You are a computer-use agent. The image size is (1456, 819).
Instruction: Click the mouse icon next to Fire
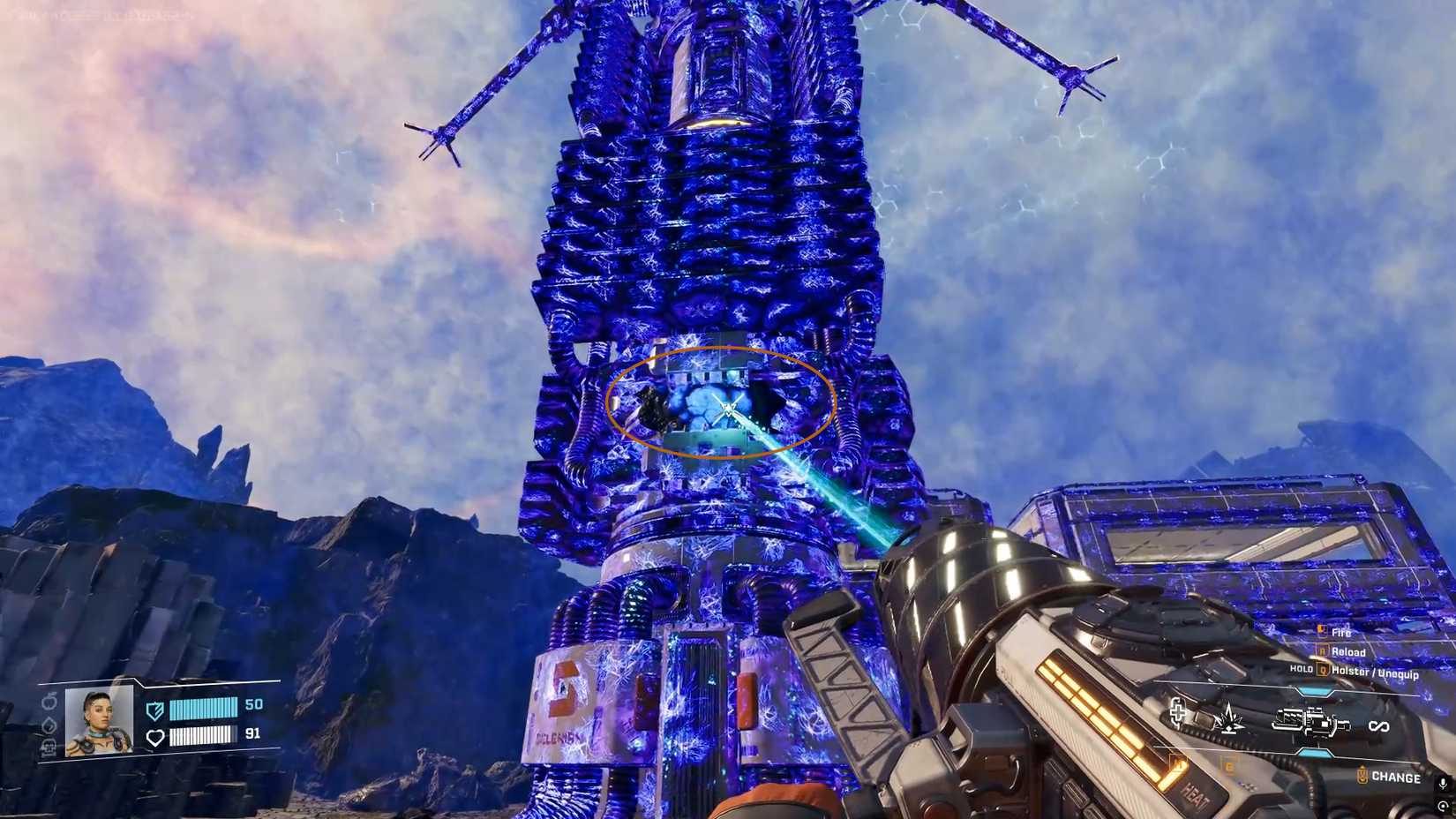[1320, 631]
